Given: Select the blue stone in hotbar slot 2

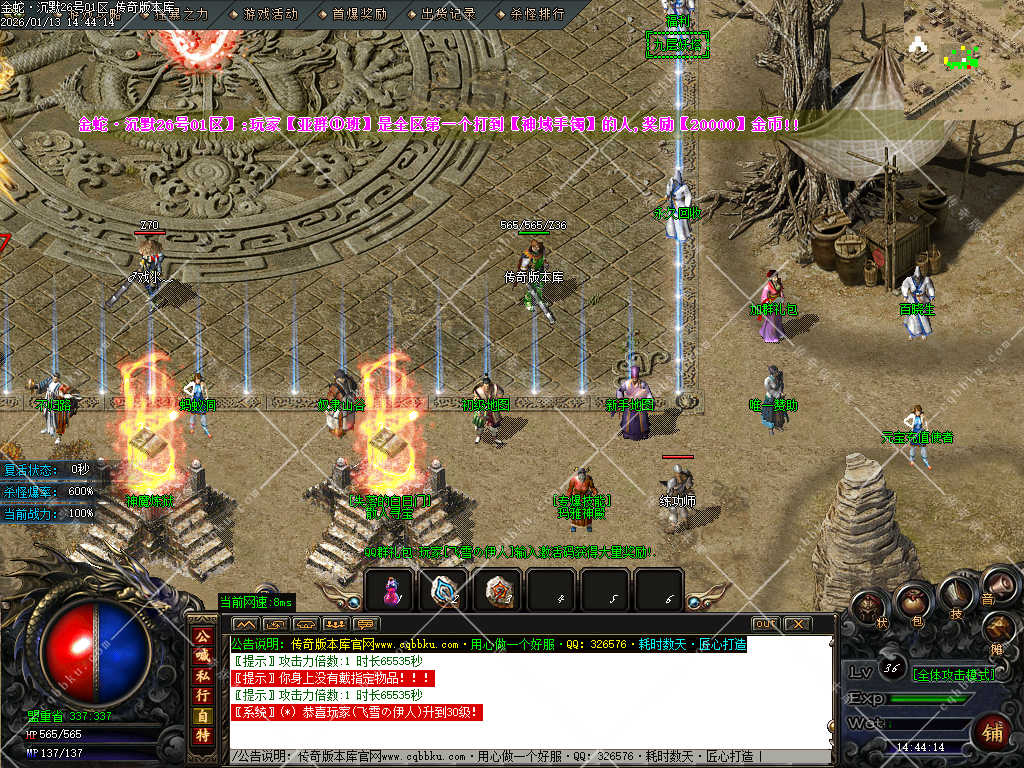Looking at the screenshot, I should click(444, 590).
